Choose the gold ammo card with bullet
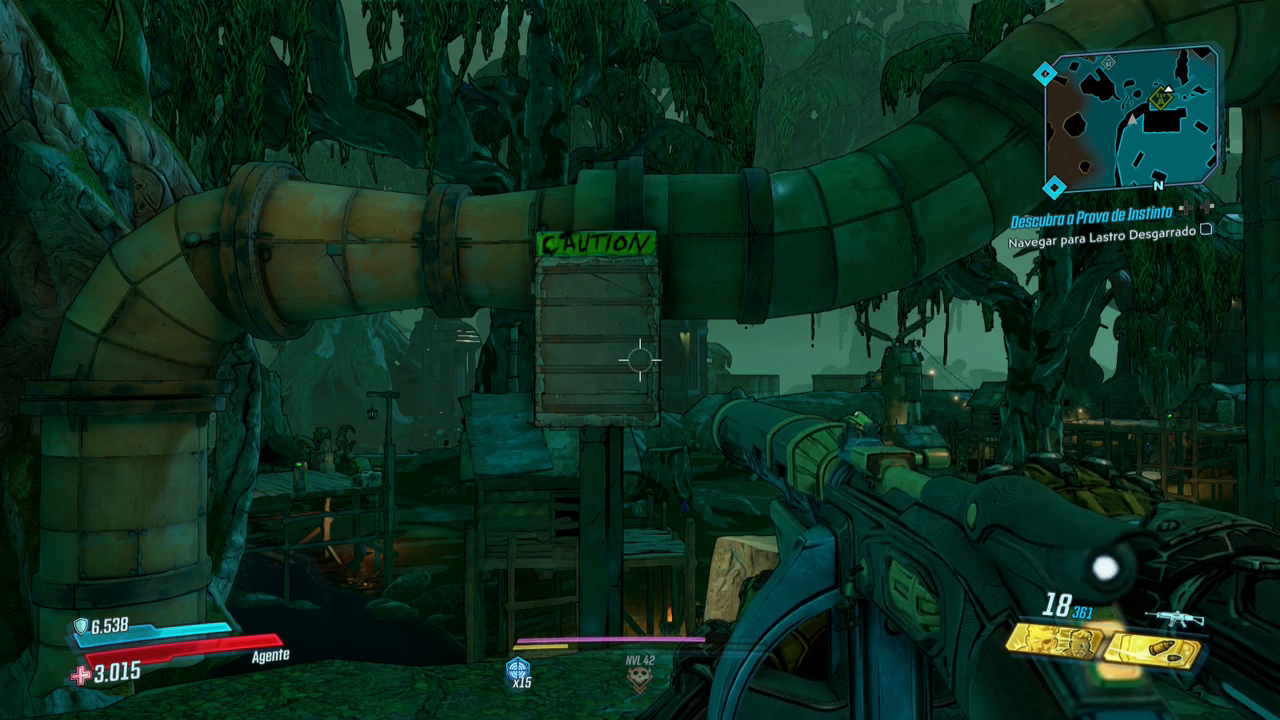 [x=1152, y=651]
